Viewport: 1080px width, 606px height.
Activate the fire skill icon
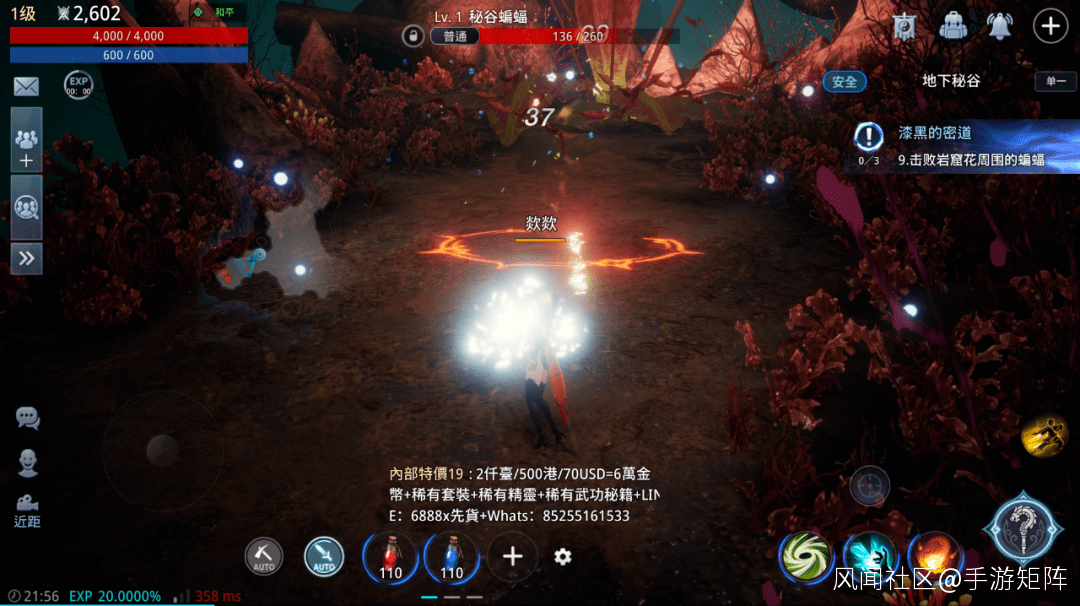pyautogui.click(x=933, y=555)
